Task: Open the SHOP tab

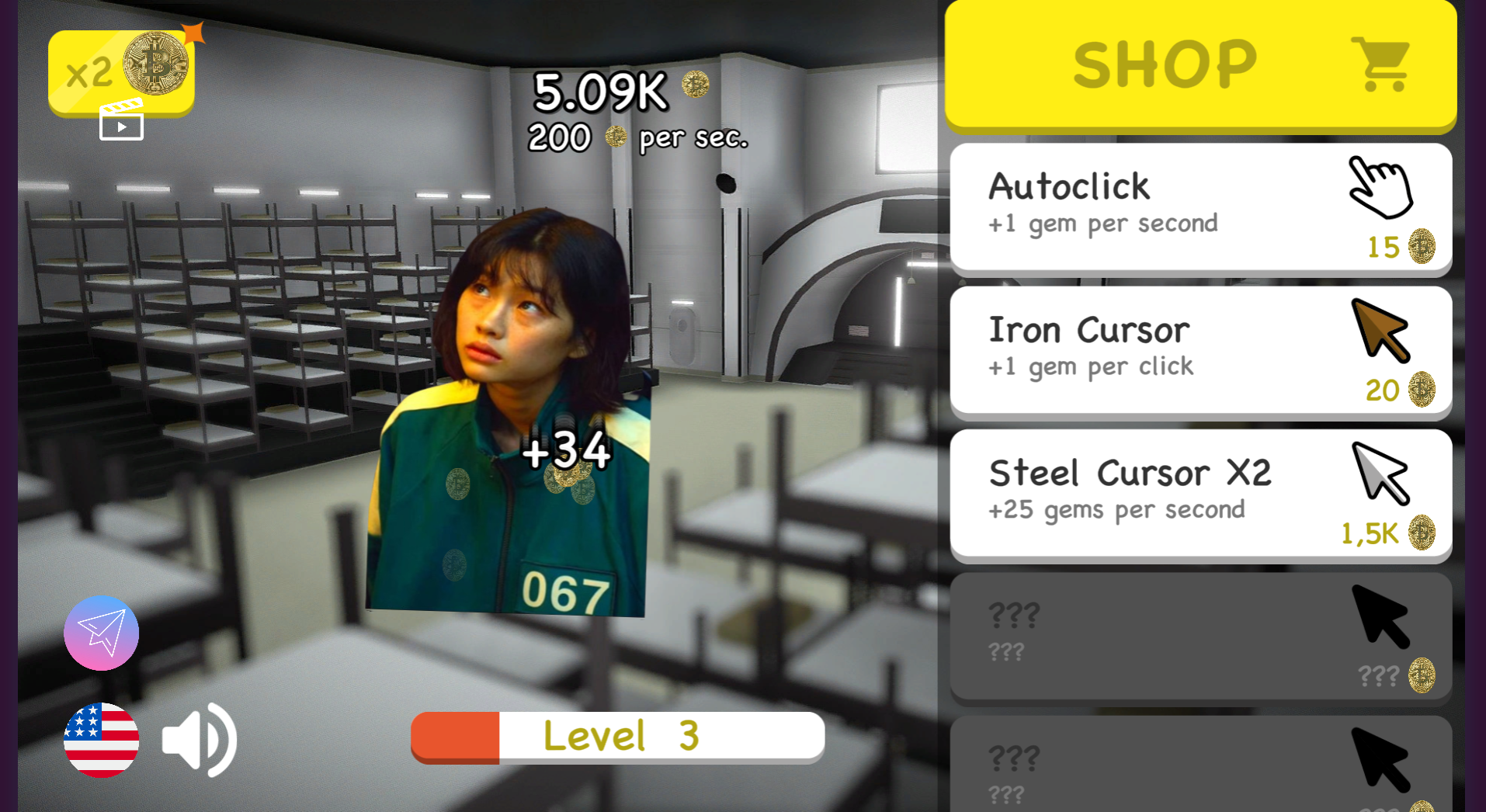Action: (1165, 62)
